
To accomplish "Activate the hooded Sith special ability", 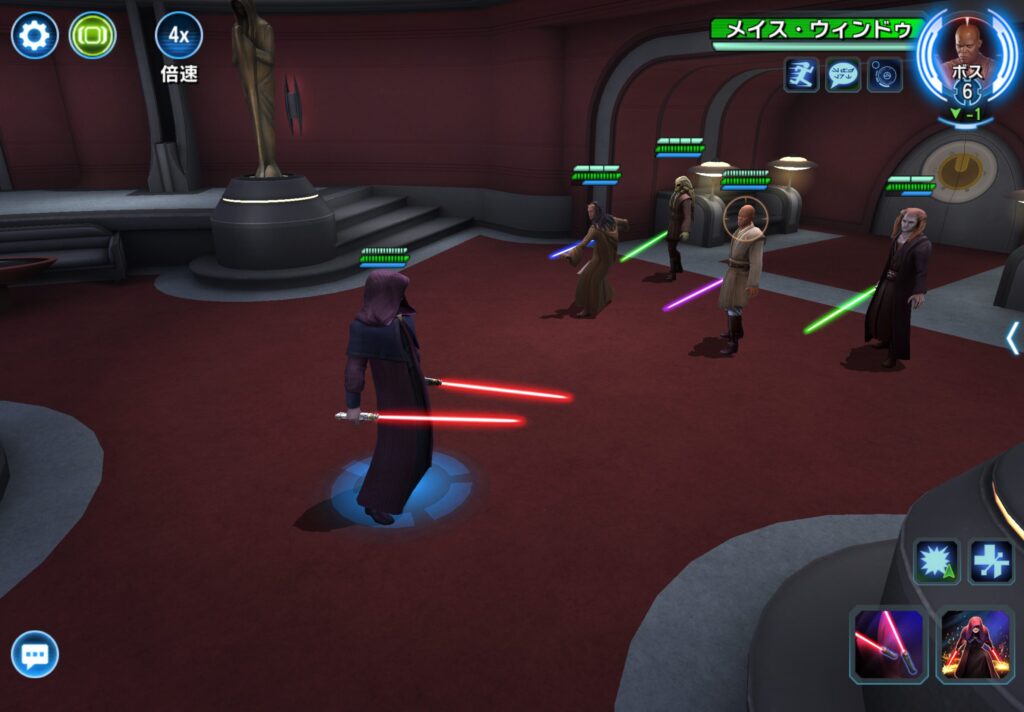I will point(974,645).
